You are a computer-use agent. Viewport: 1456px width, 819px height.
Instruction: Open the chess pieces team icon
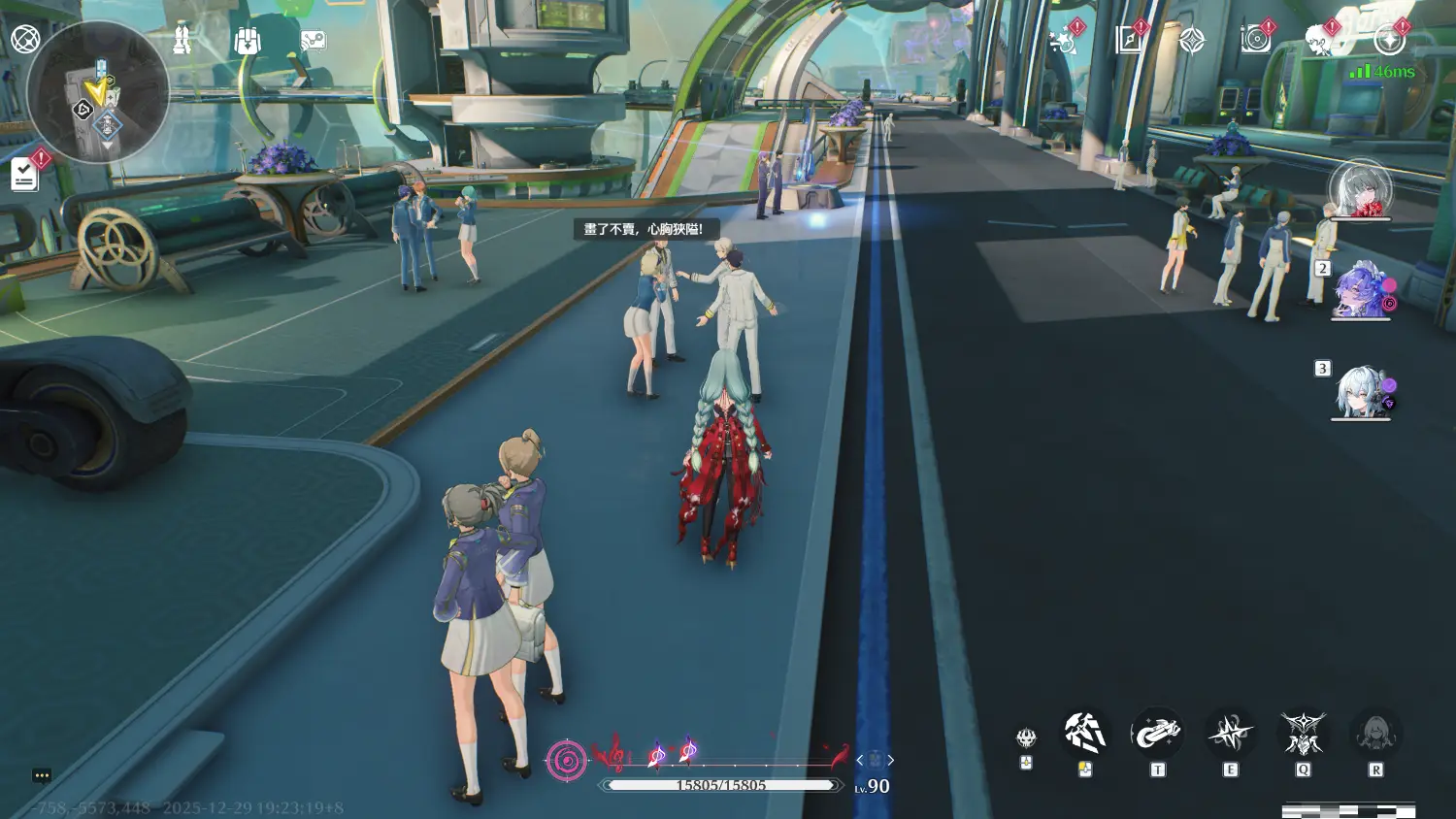tap(182, 40)
